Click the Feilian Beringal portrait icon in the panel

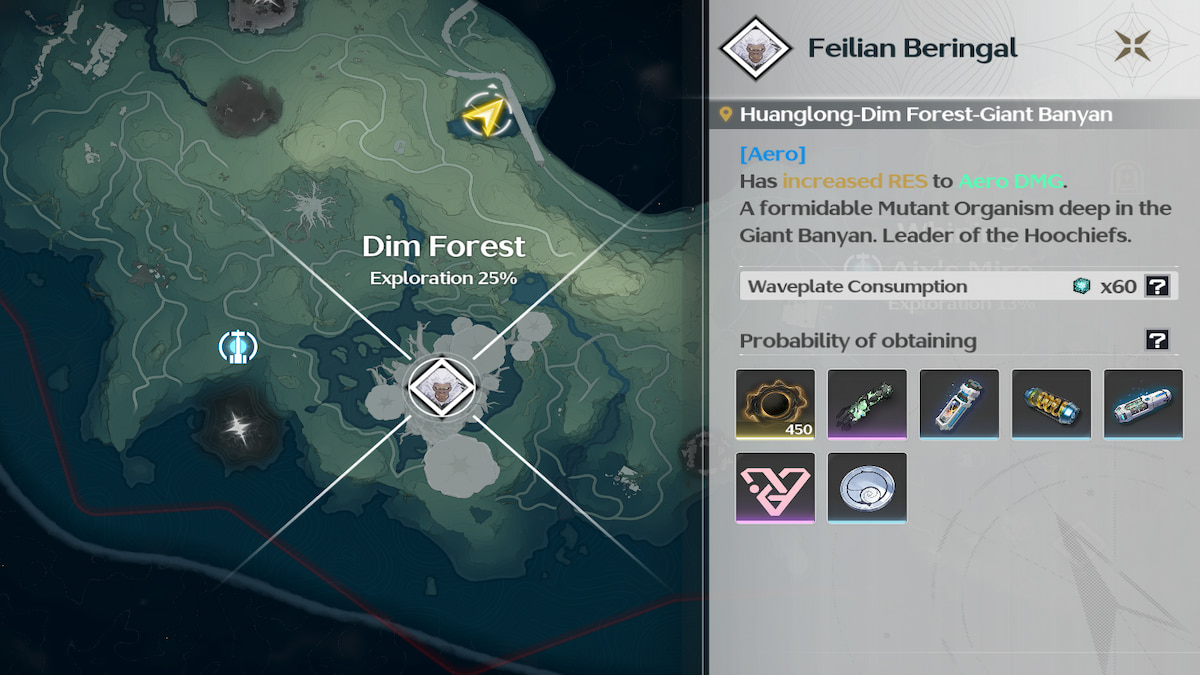(757, 48)
